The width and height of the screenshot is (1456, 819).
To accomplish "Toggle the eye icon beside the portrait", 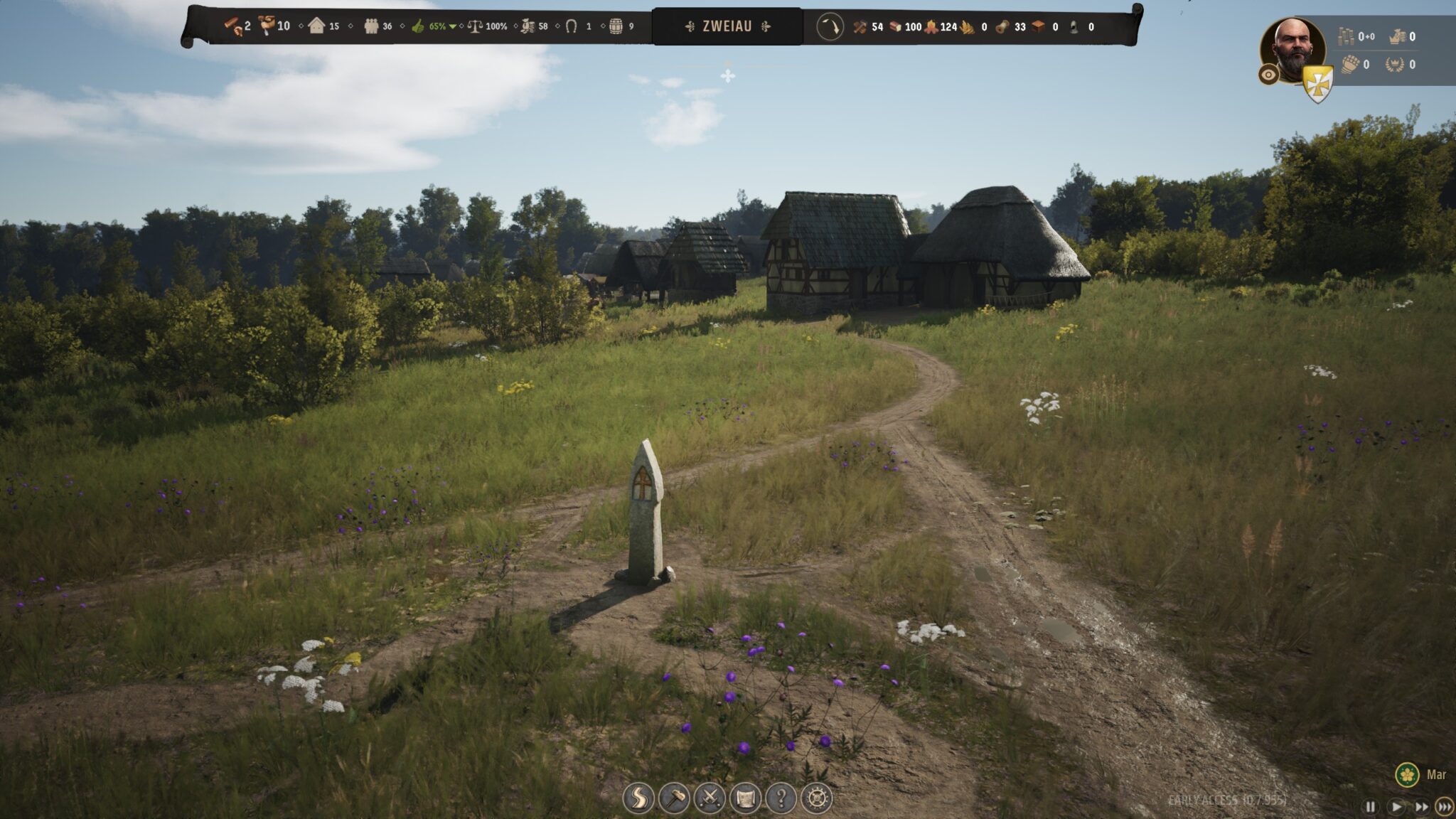I will 1268,74.
